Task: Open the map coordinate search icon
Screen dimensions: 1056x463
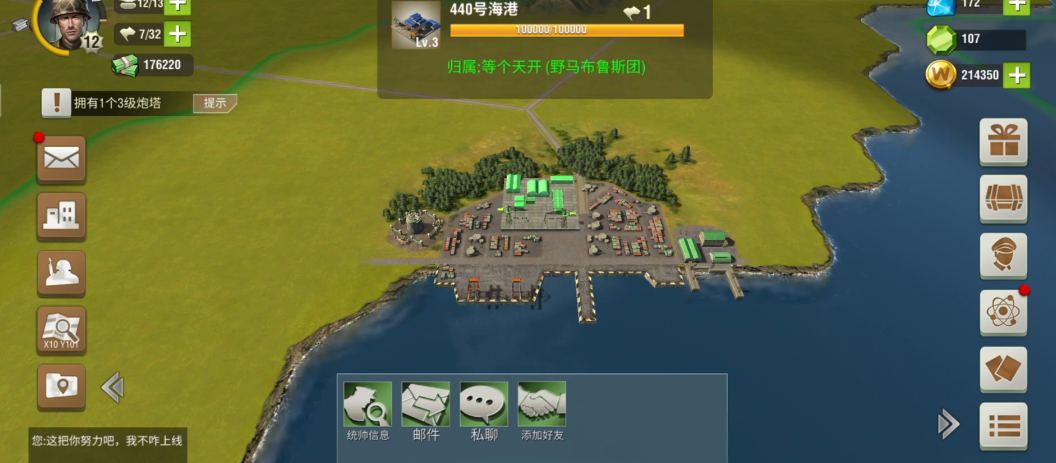Action: coord(61,329)
